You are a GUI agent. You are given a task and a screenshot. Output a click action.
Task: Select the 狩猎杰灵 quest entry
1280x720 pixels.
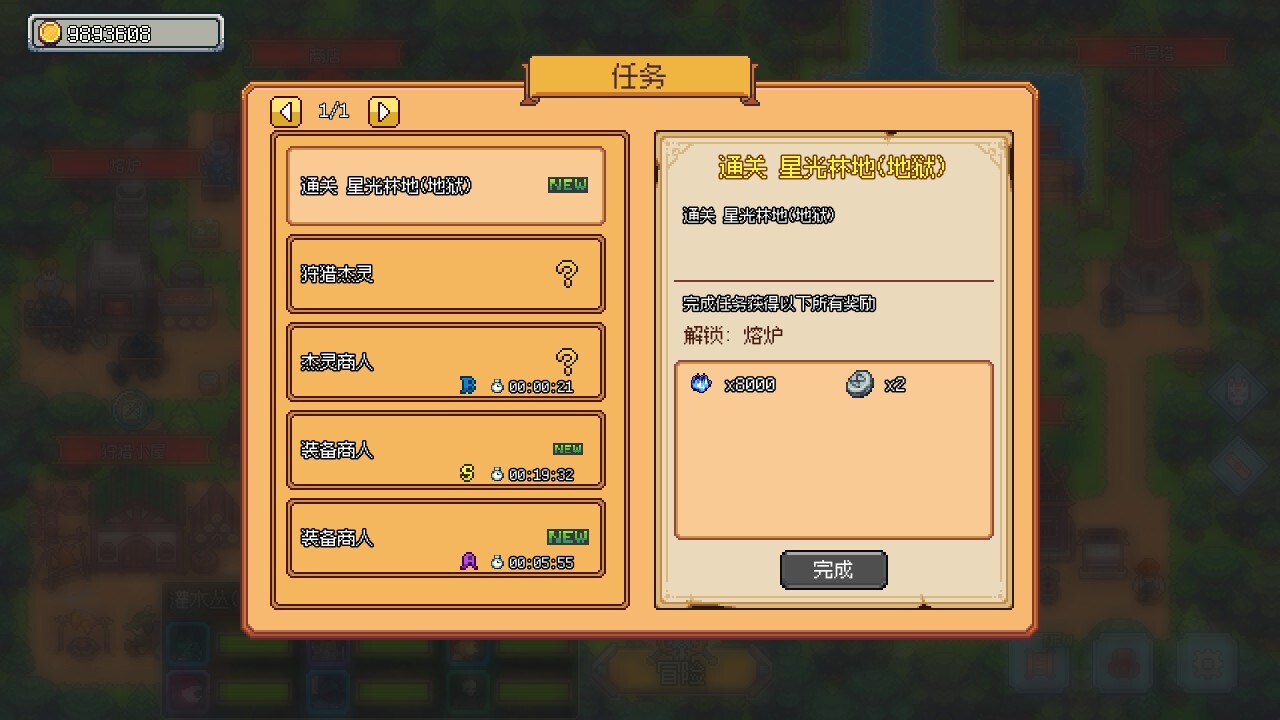[x=445, y=274]
